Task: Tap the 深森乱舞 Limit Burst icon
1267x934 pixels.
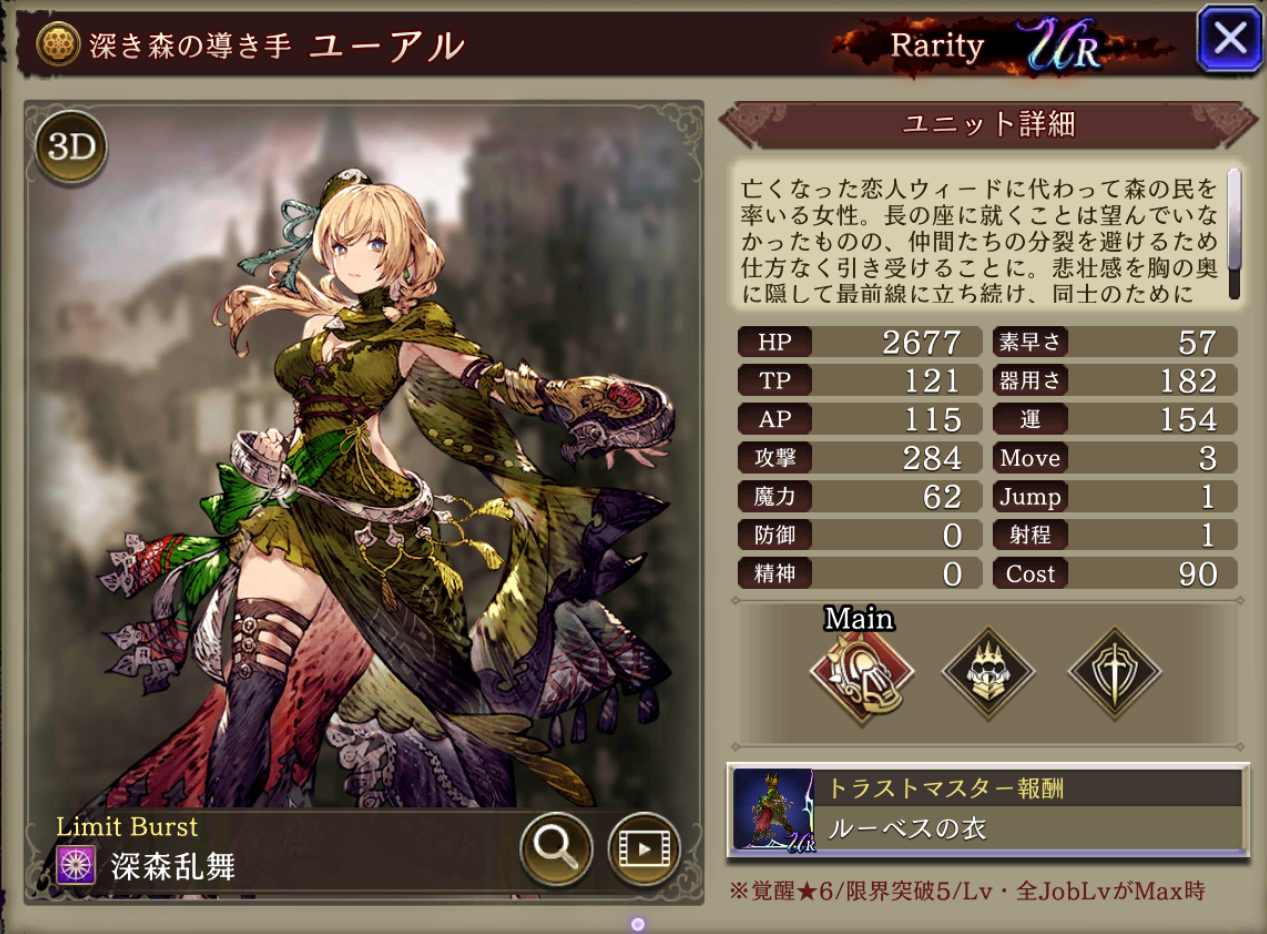Action: [77, 864]
